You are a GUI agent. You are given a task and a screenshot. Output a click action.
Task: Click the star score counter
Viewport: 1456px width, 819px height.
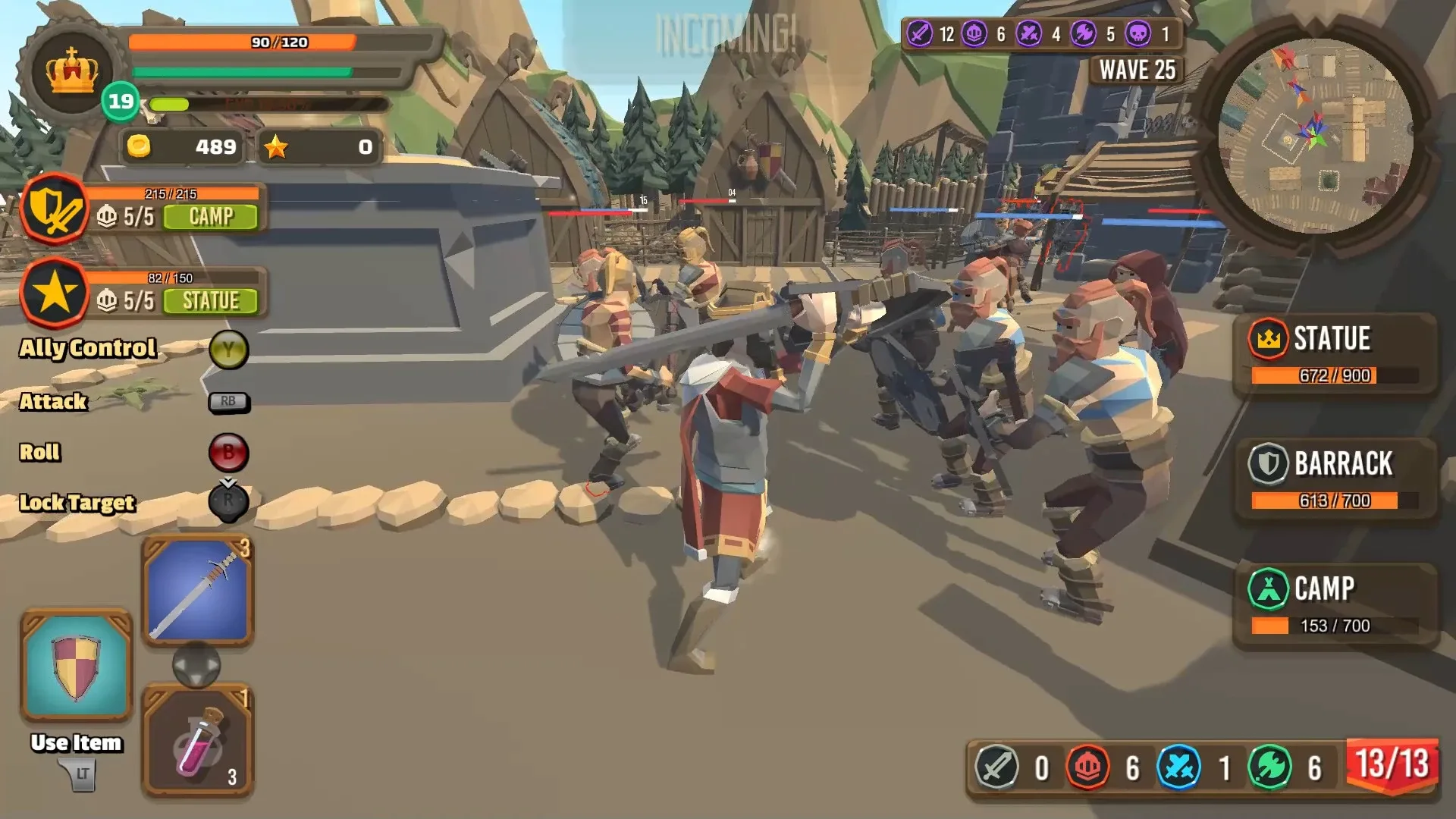click(318, 148)
